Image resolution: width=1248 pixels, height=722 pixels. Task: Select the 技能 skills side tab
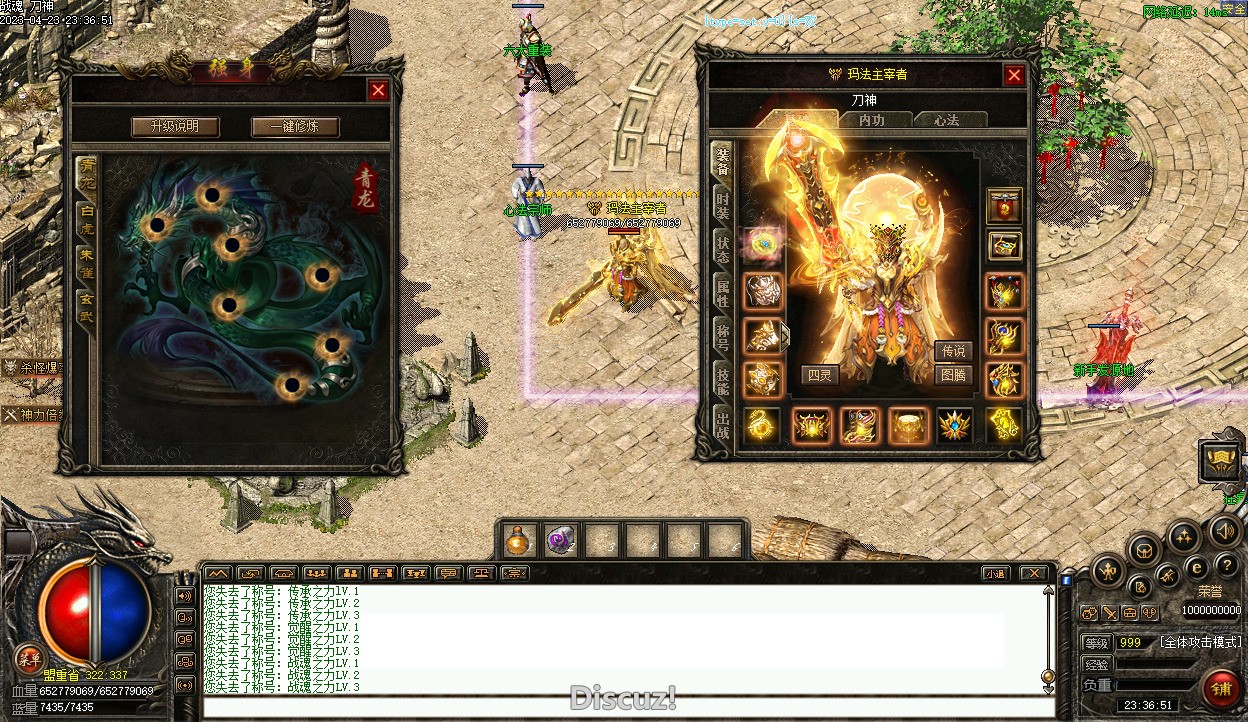pyautogui.click(x=722, y=378)
